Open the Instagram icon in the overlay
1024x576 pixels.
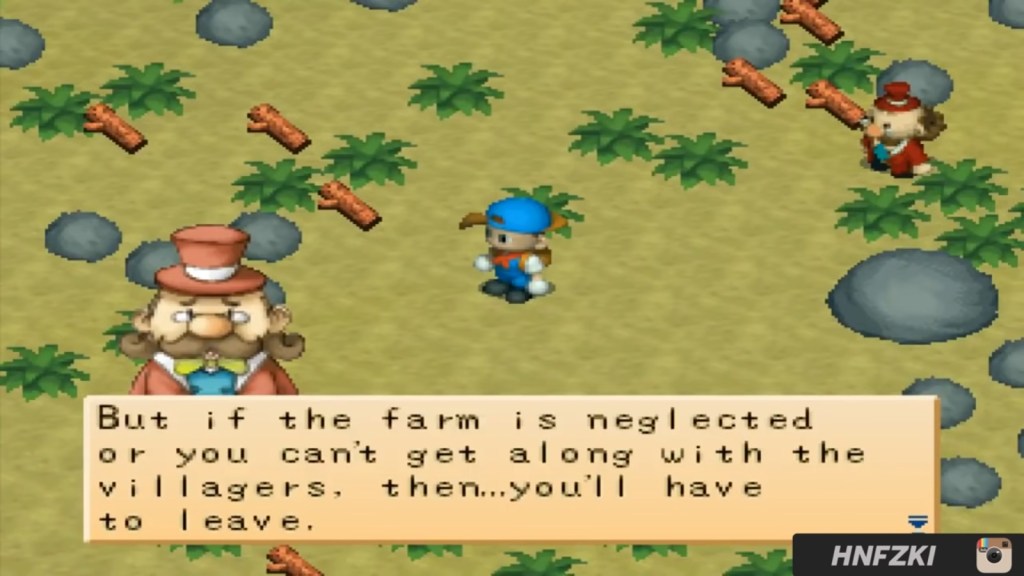point(993,555)
